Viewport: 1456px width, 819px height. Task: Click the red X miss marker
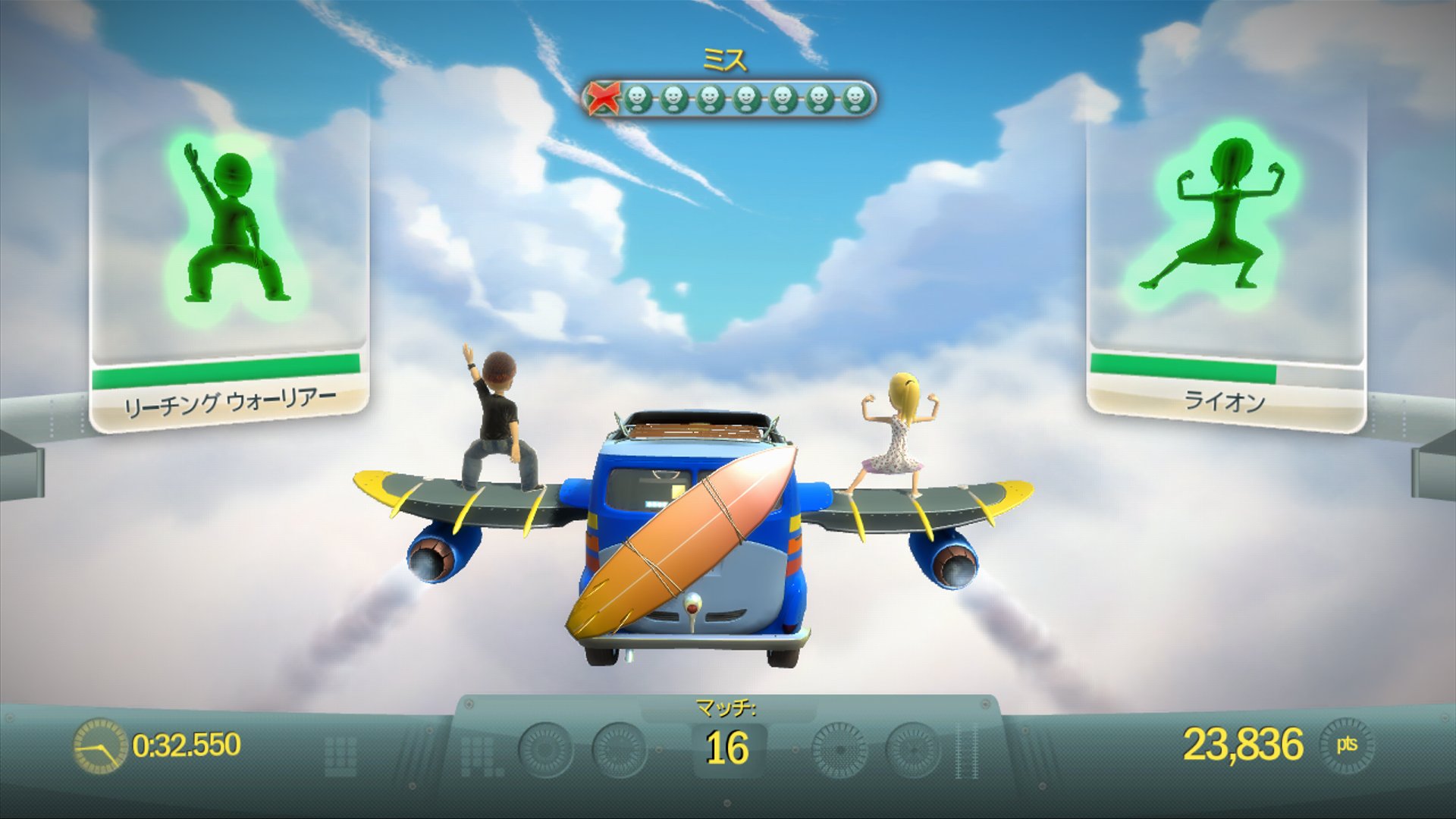(x=604, y=99)
